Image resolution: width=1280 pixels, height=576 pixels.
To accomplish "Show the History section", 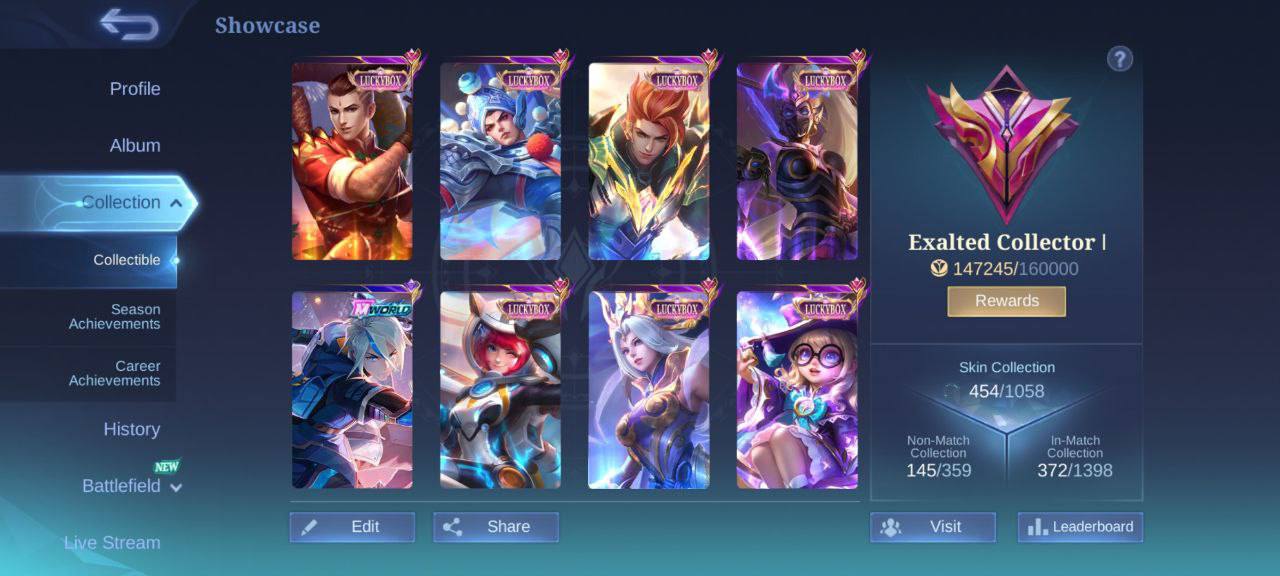I will coord(131,430).
